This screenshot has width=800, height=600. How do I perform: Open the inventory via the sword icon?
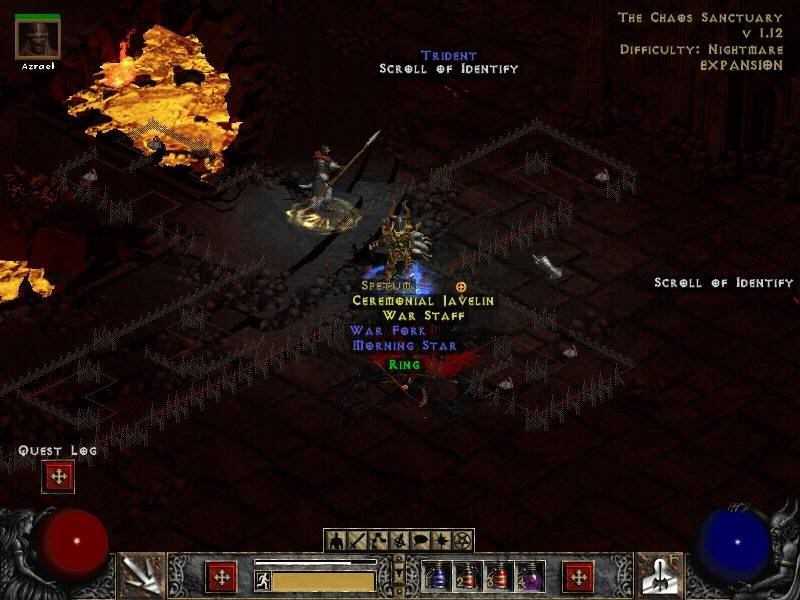[358, 541]
